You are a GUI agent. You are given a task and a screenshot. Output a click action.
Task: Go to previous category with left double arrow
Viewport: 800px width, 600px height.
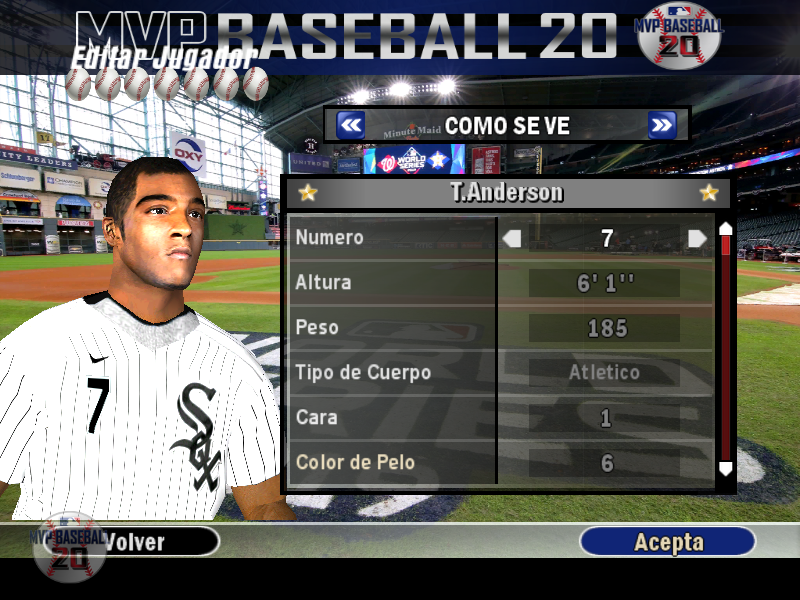coord(350,125)
